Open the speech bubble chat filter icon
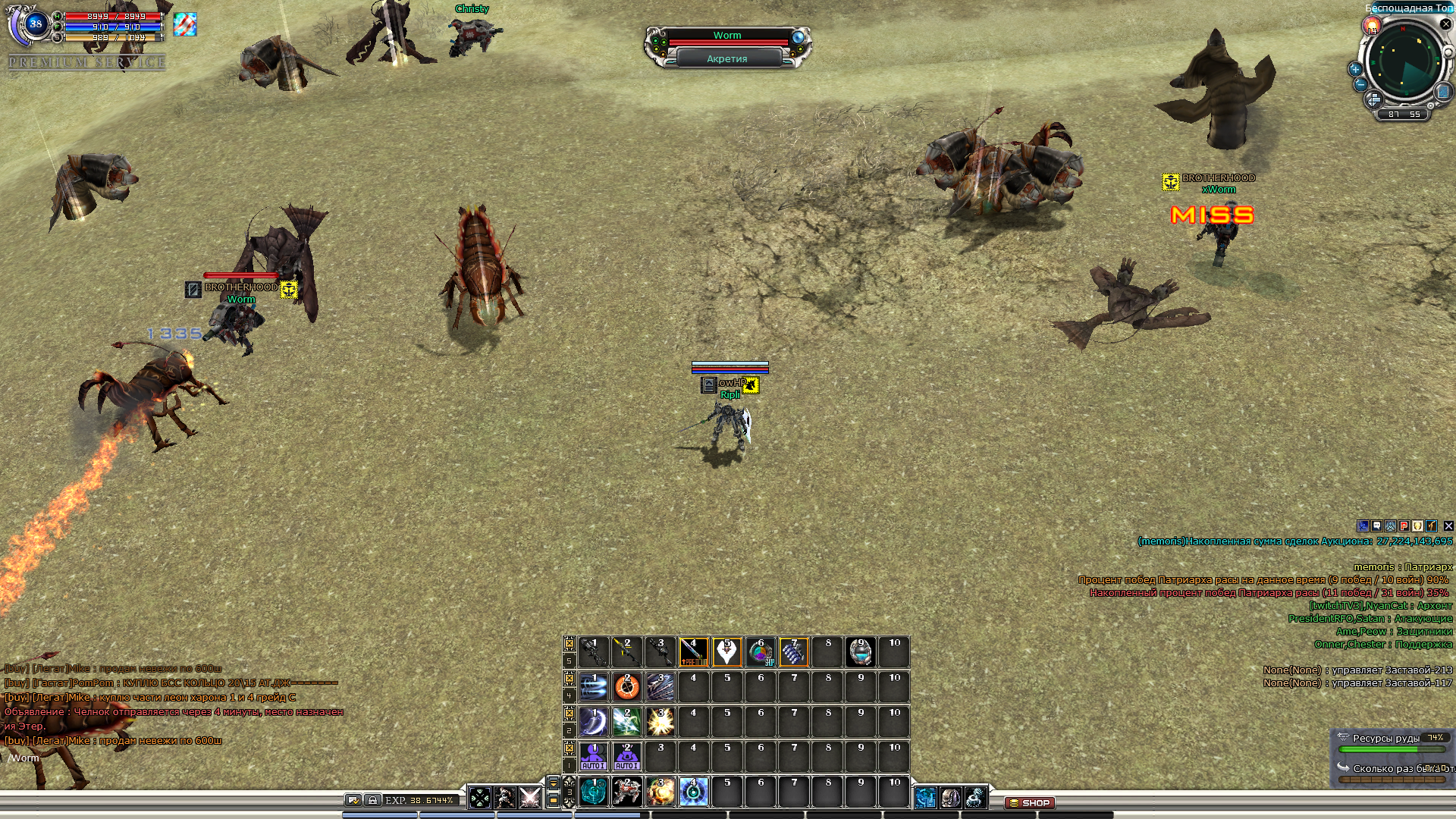The image size is (1456, 819). tap(1376, 526)
